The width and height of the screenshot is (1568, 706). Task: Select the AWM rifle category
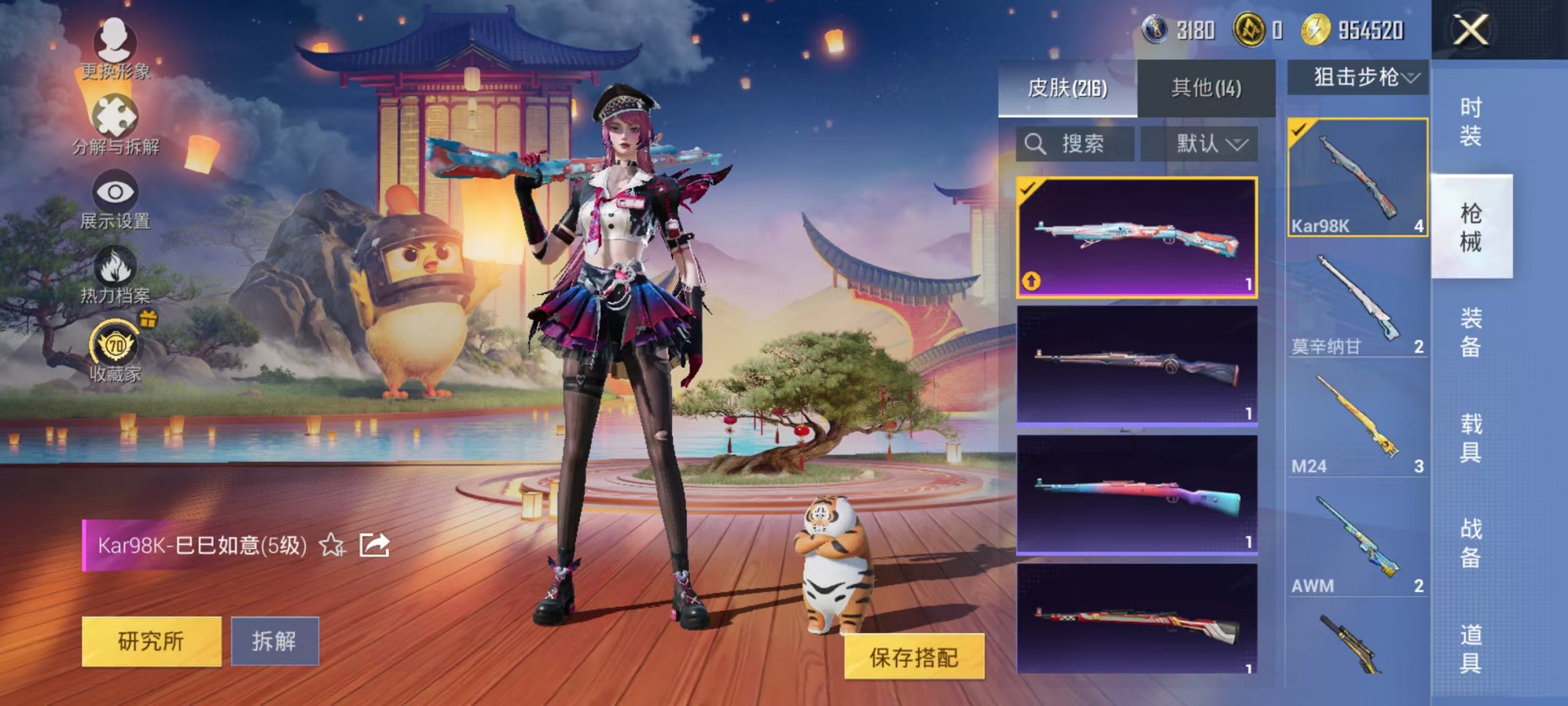point(1357,544)
